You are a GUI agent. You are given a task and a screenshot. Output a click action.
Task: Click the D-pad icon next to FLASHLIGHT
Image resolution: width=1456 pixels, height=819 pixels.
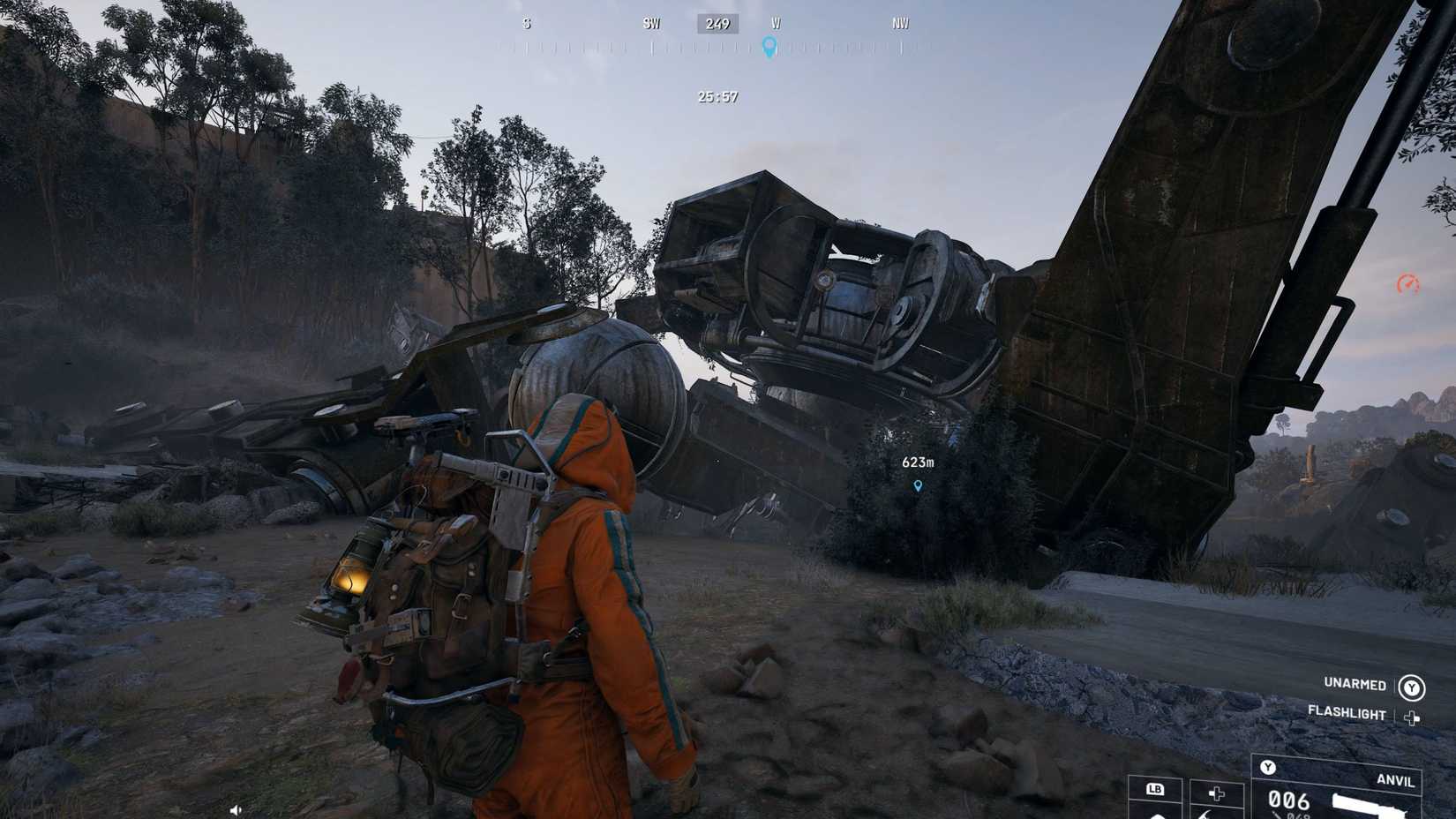(x=1412, y=718)
